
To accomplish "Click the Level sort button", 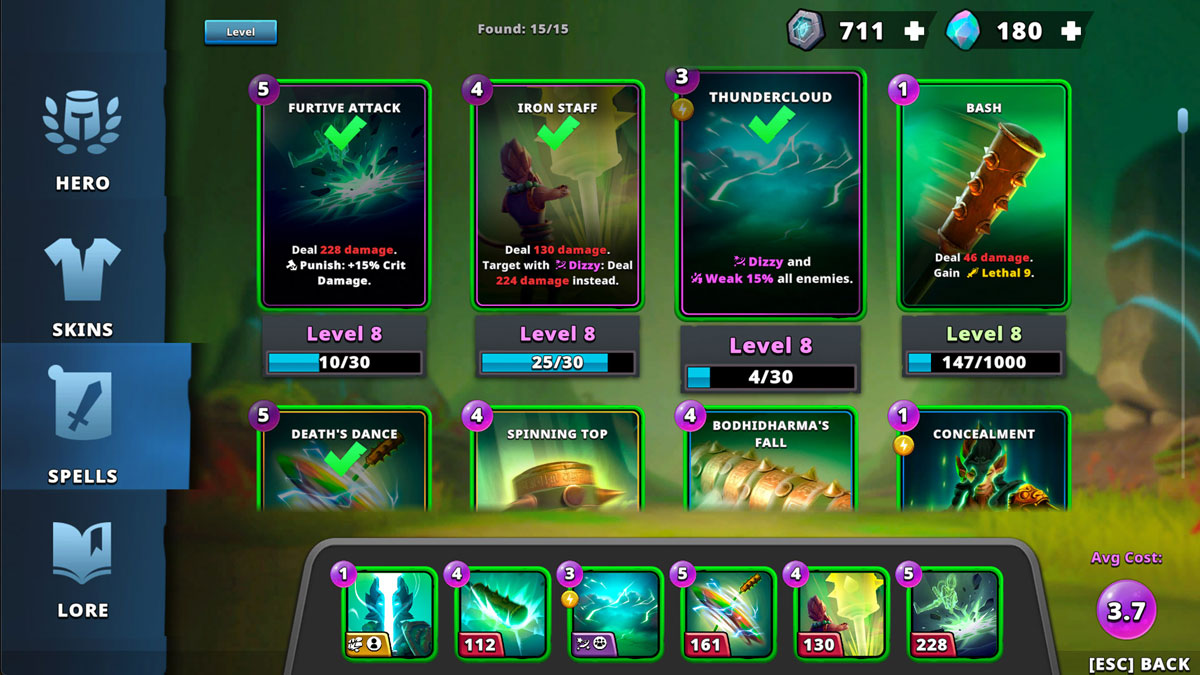I will point(240,32).
